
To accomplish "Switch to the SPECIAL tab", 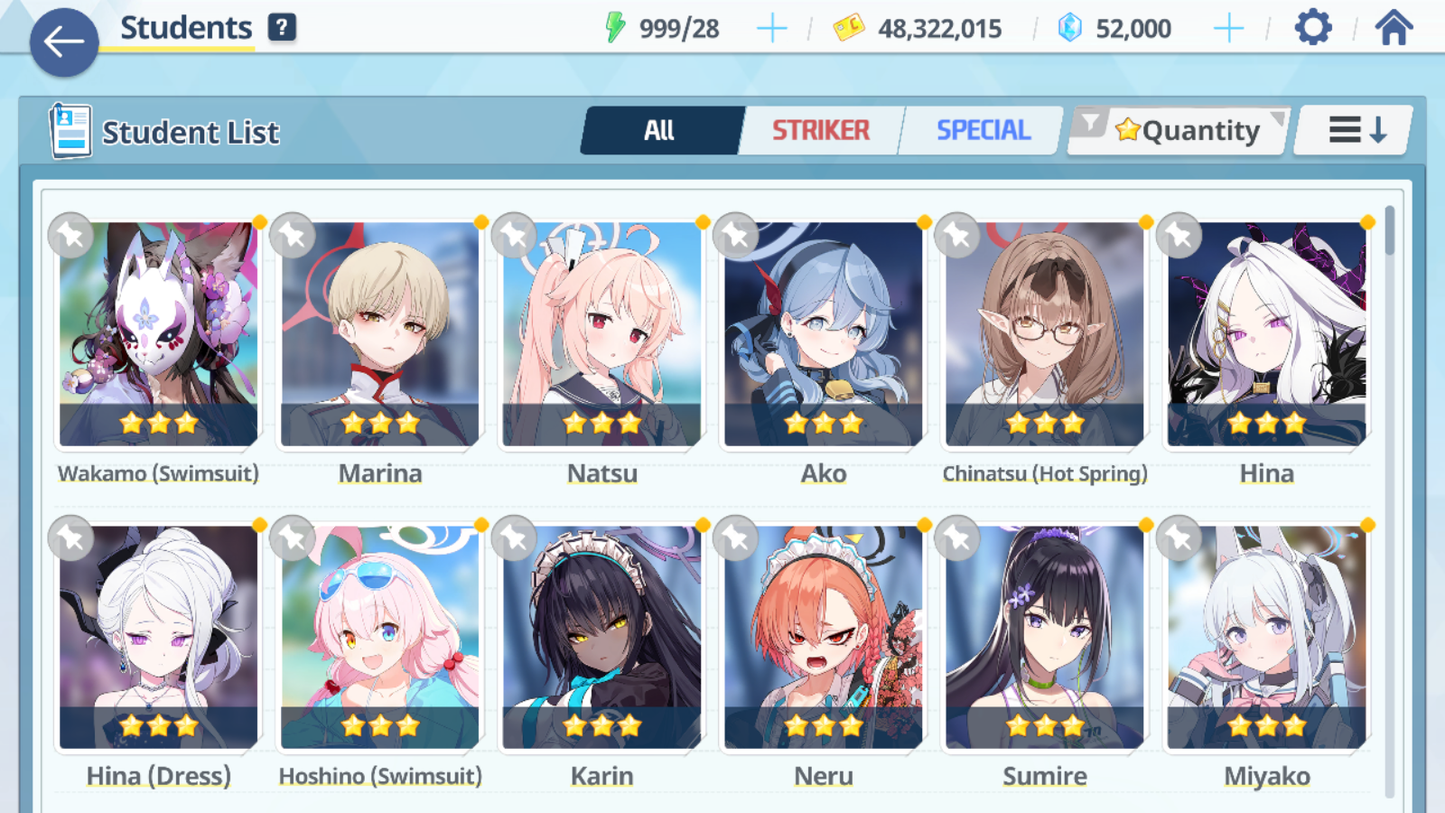I will coord(982,130).
